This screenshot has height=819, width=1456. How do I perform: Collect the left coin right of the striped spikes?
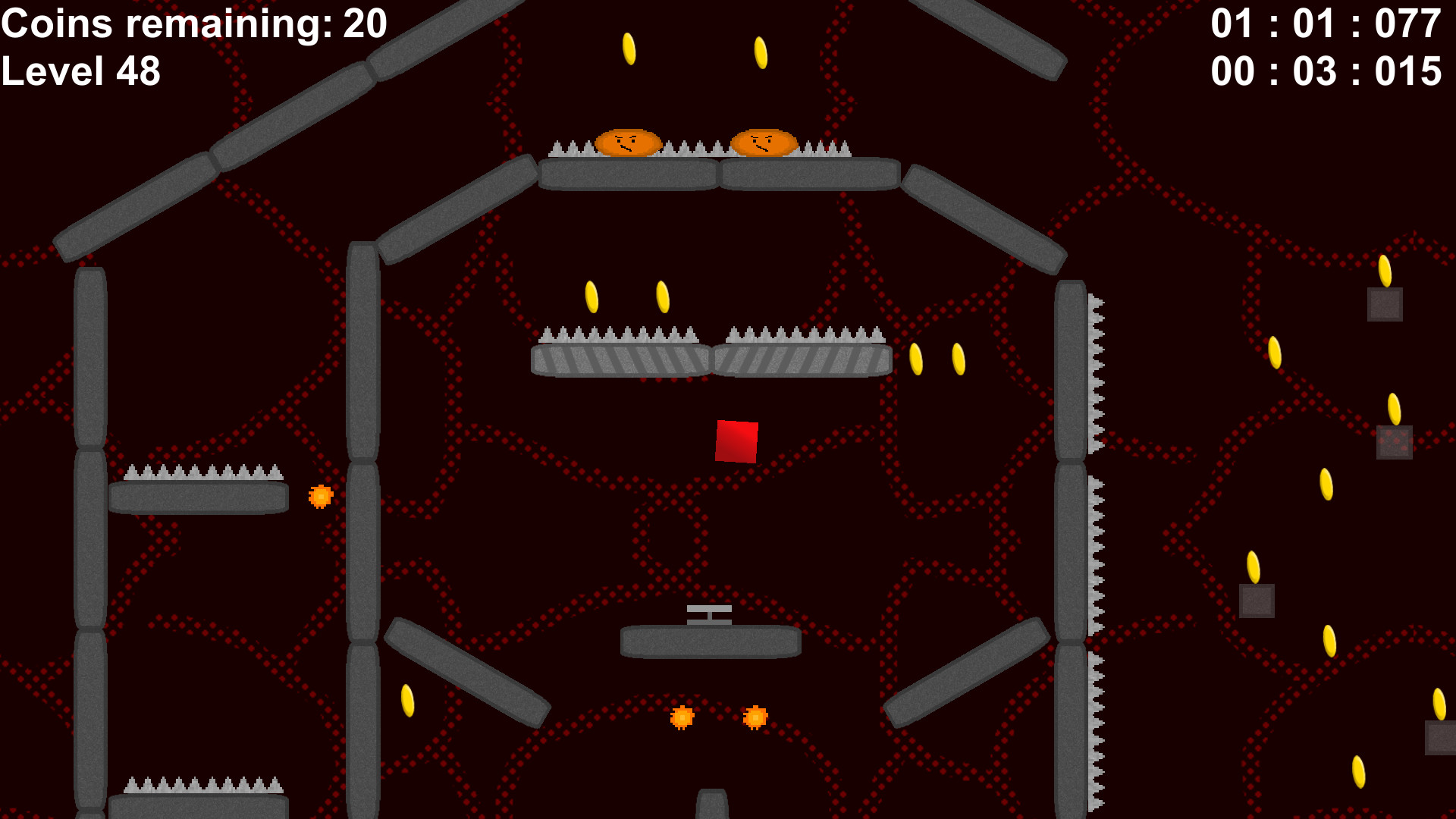click(x=917, y=359)
